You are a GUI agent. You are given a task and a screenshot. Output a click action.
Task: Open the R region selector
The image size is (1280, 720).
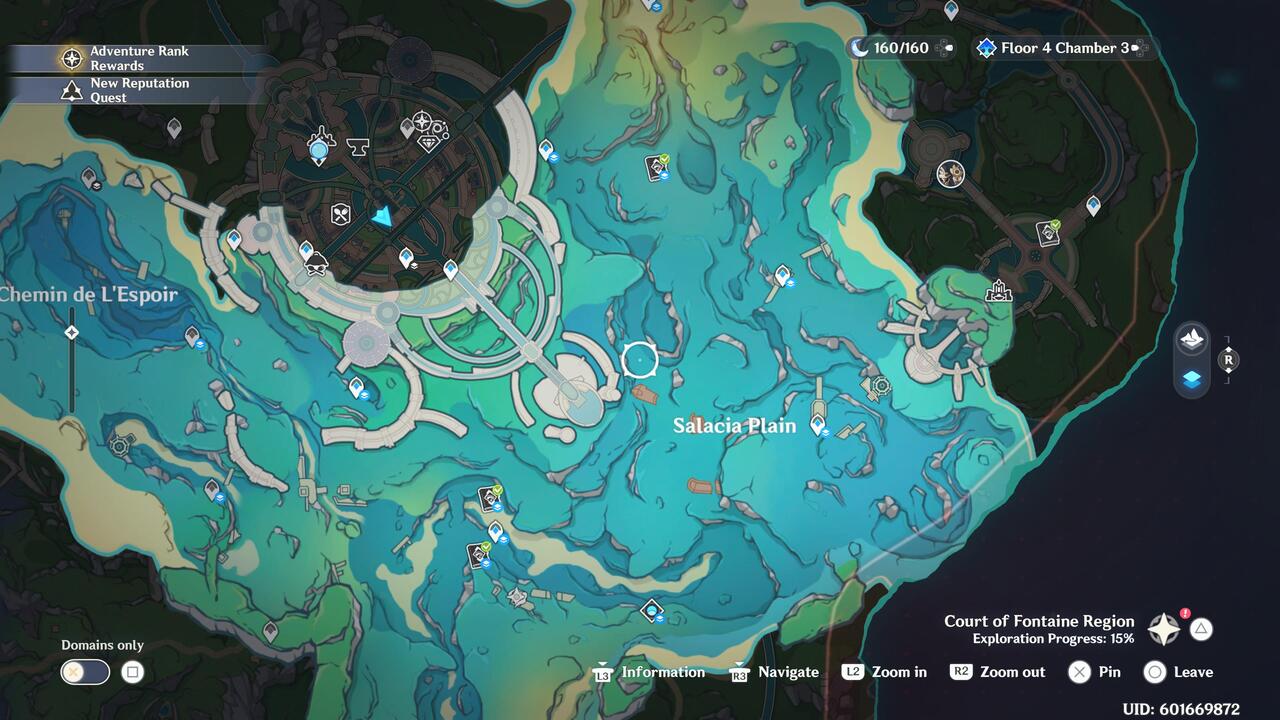[1229, 358]
